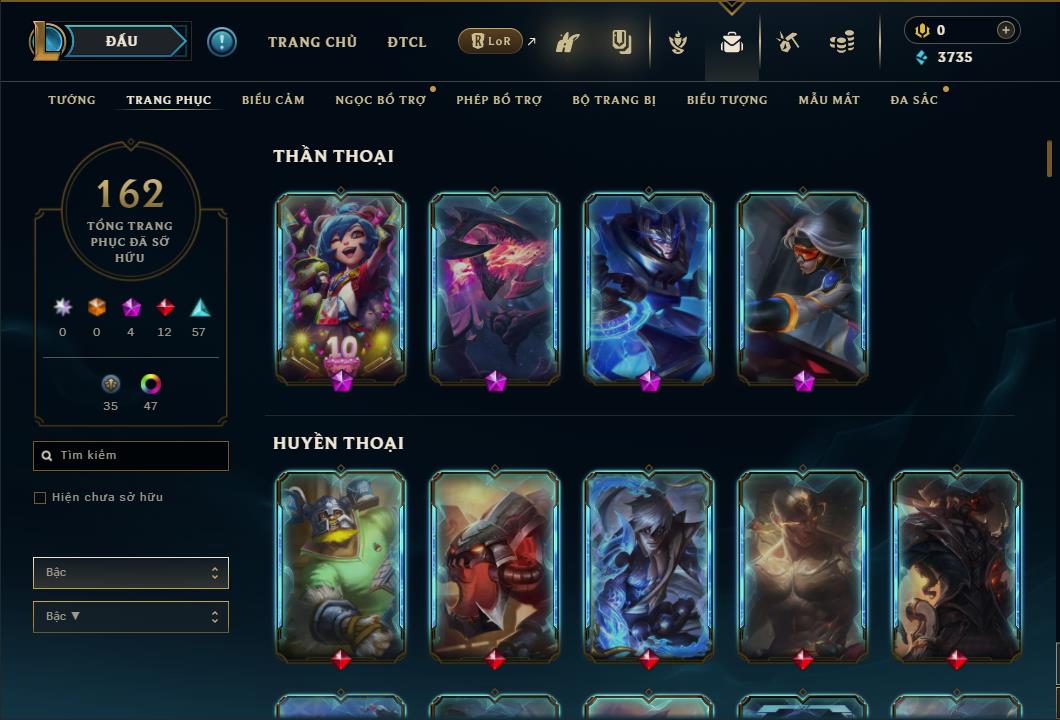This screenshot has width=1060, height=720.
Task: Open the store coins icon
Action: tap(842, 42)
